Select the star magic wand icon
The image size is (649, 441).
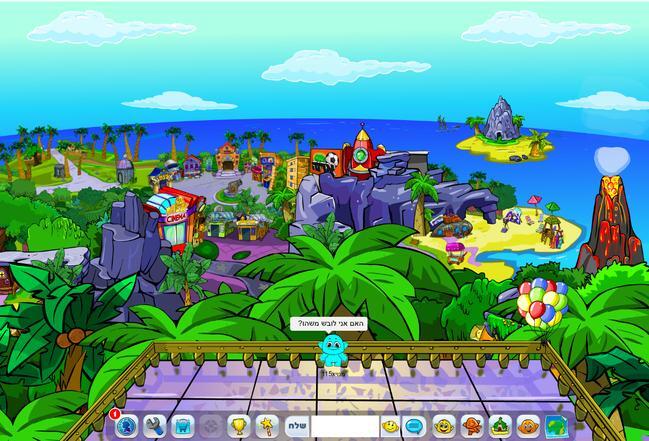click(266, 427)
